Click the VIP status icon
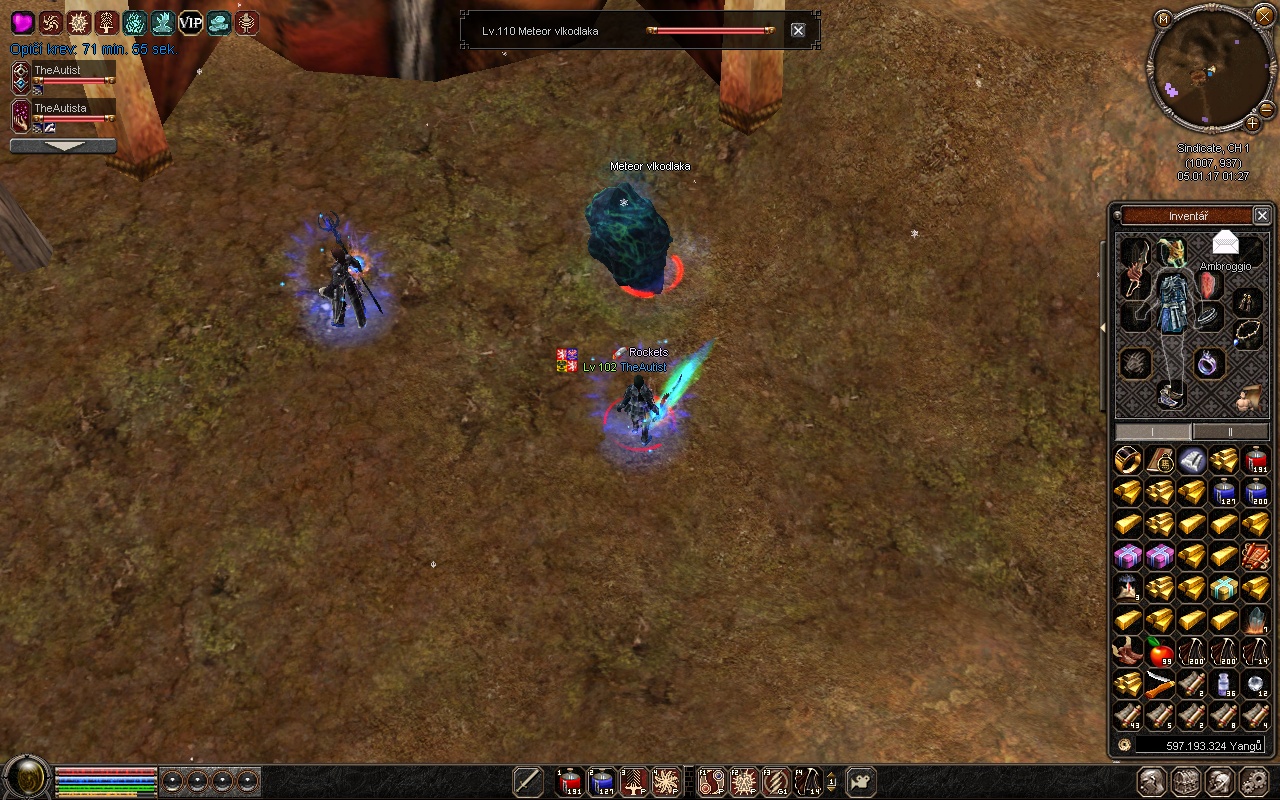 [x=190, y=23]
